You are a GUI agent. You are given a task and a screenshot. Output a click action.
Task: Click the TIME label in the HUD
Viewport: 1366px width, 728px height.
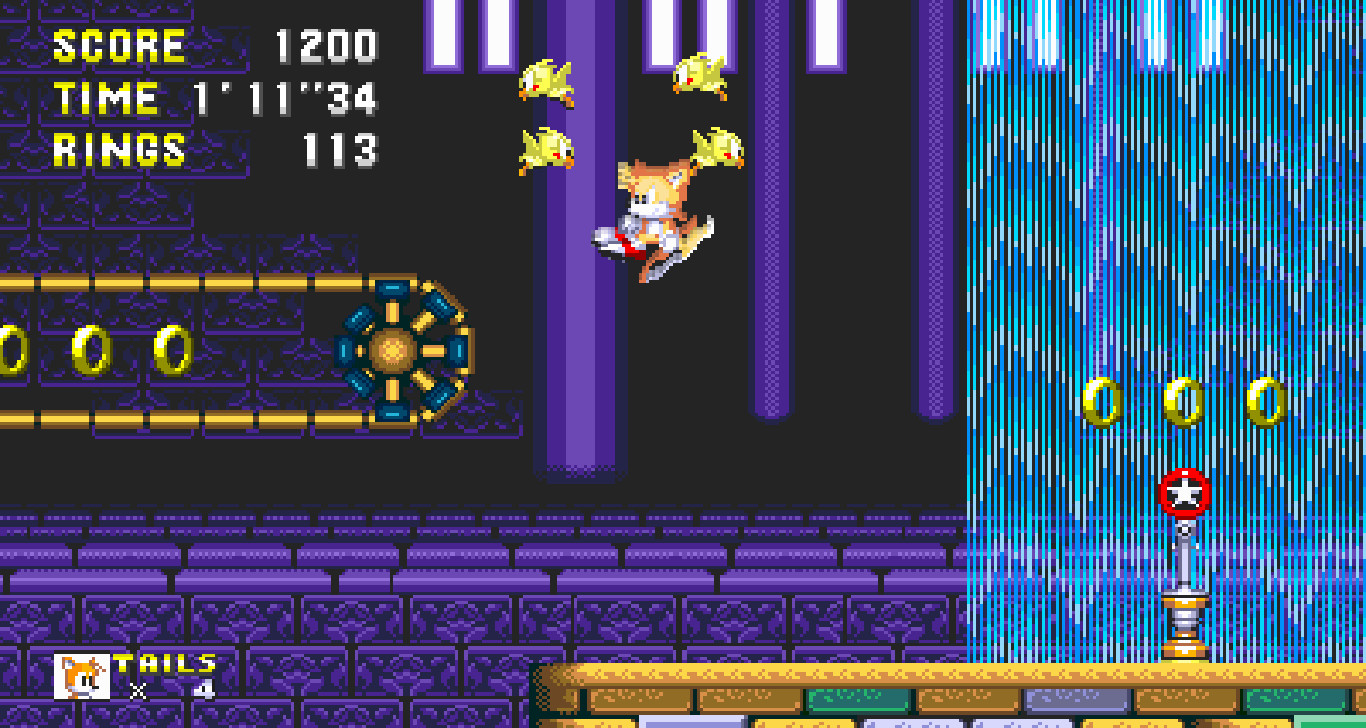click(x=105, y=97)
